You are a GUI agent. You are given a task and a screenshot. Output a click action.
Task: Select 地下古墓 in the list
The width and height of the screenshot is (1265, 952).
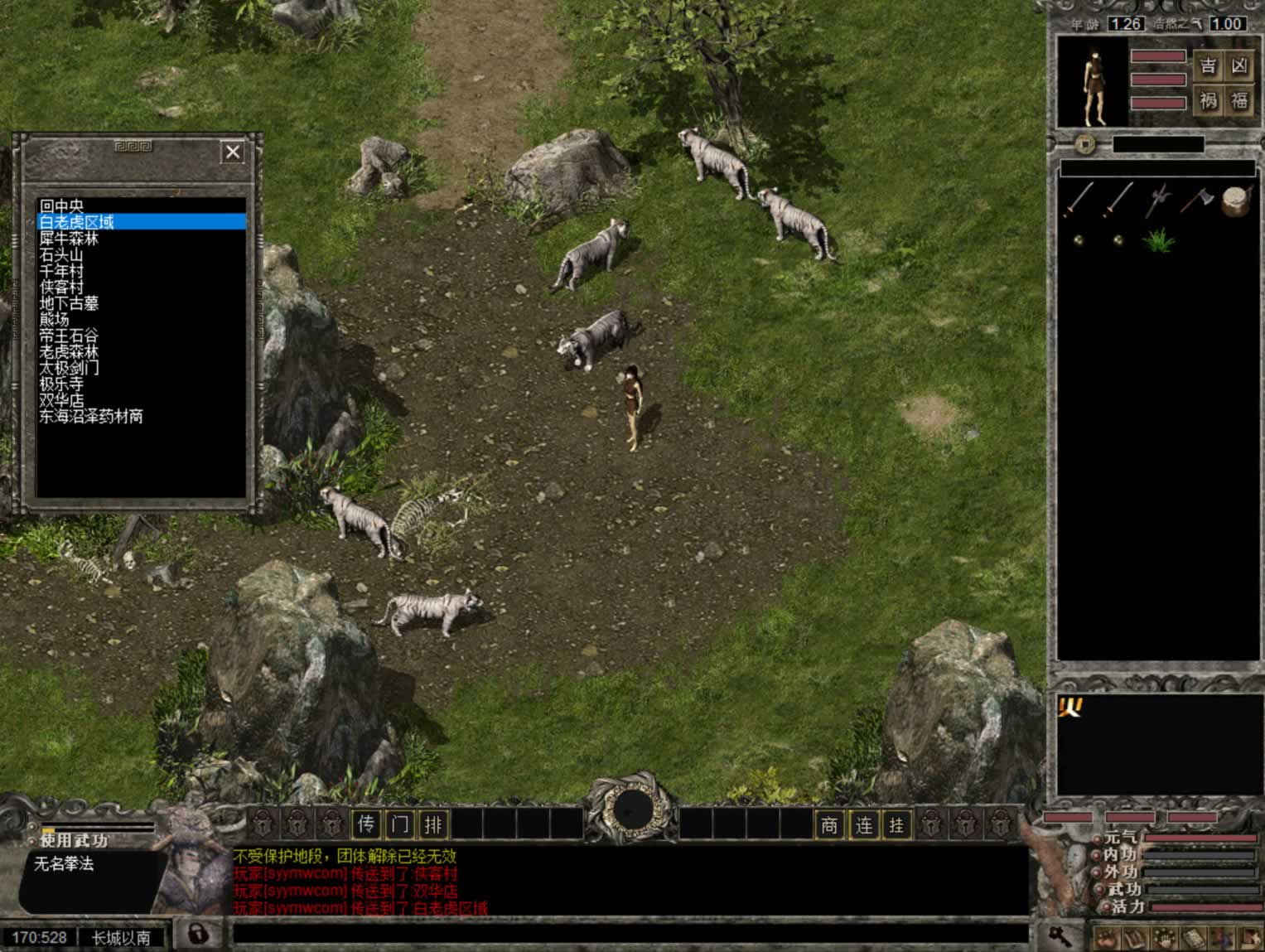[x=69, y=303]
